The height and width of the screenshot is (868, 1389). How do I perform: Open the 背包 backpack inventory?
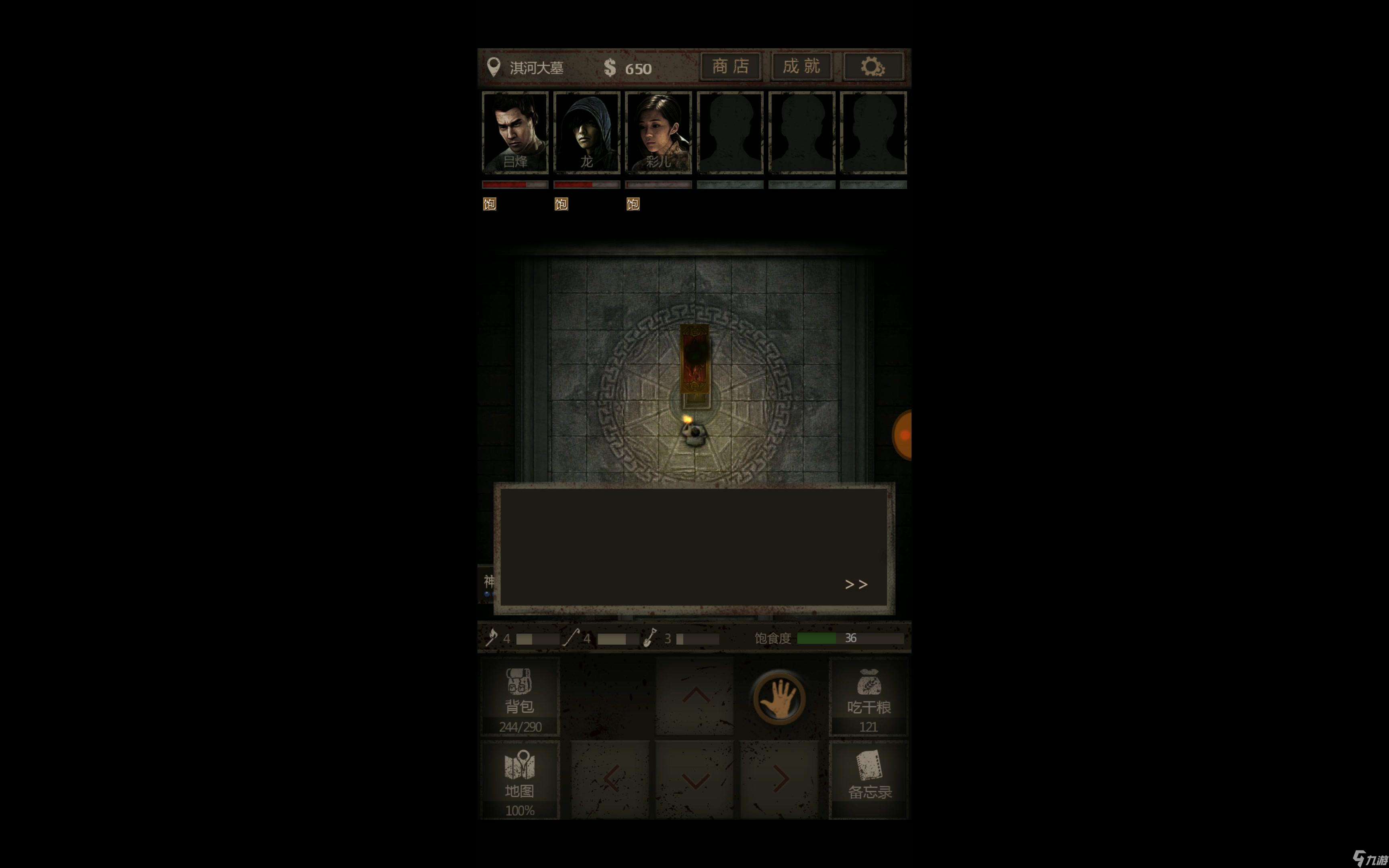pos(519,696)
